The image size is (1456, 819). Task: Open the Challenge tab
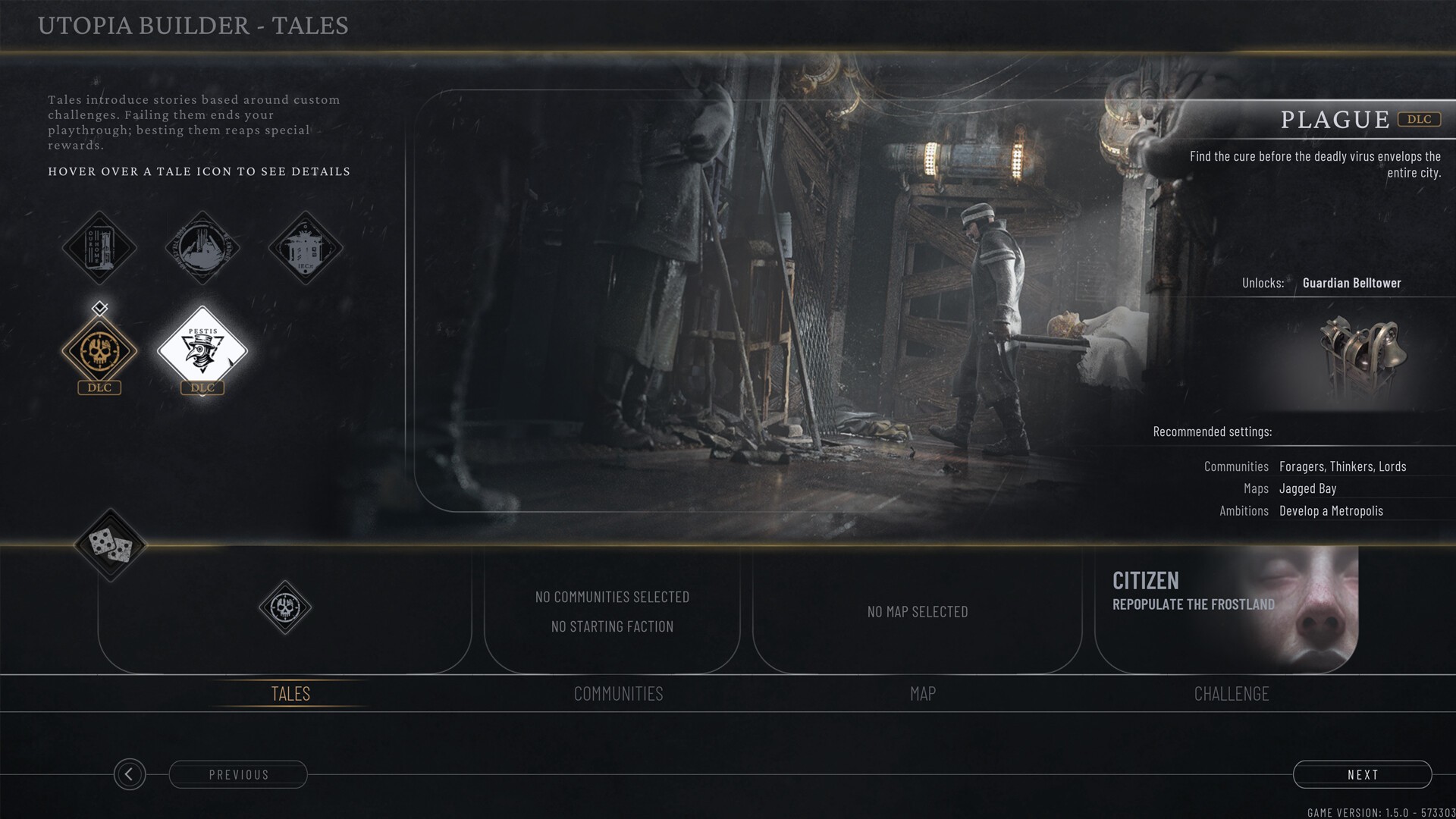pyautogui.click(x=1231, y=693)
